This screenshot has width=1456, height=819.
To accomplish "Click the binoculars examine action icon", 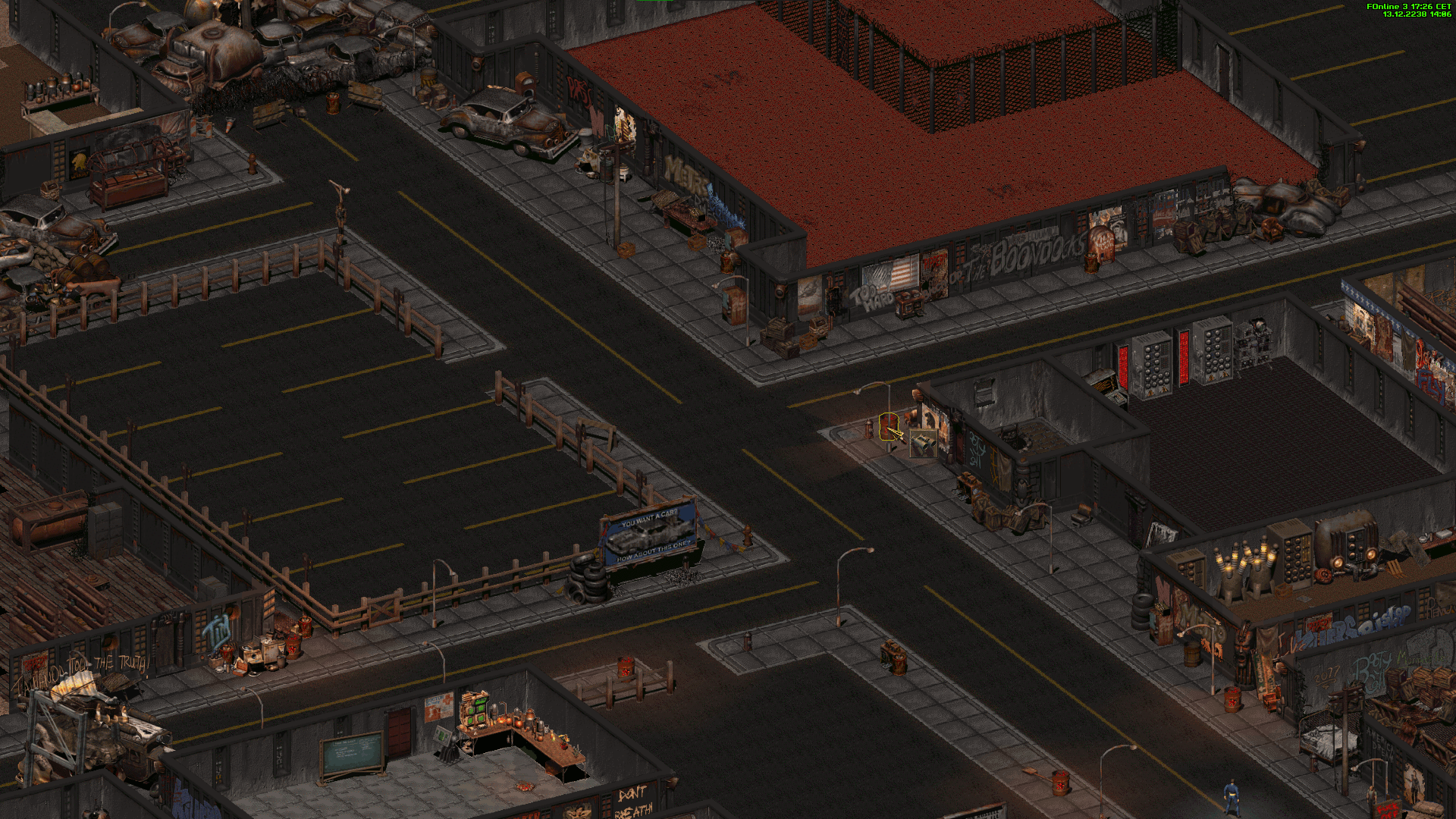I will point(923,444).
